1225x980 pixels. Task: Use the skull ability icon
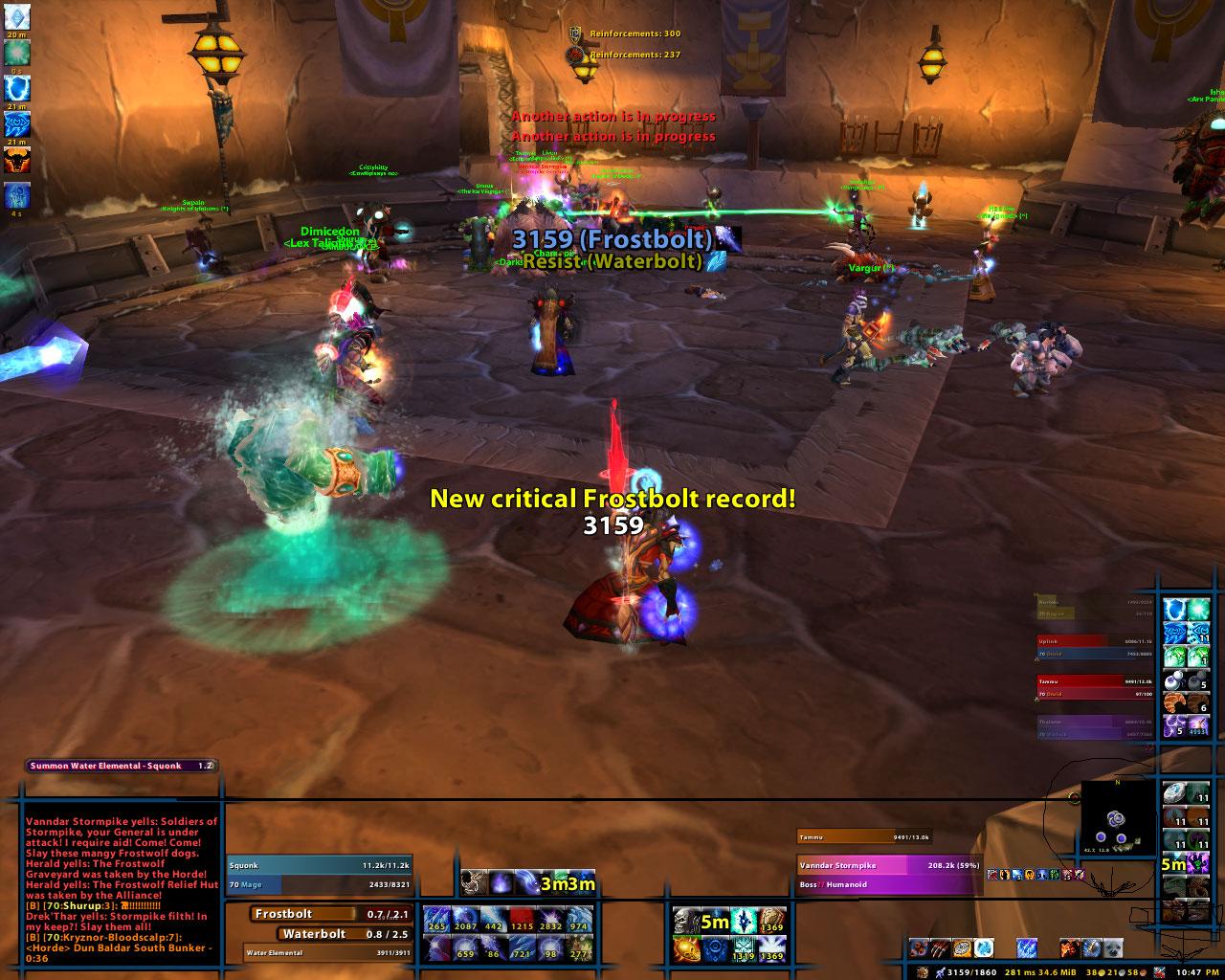(686, 921)
